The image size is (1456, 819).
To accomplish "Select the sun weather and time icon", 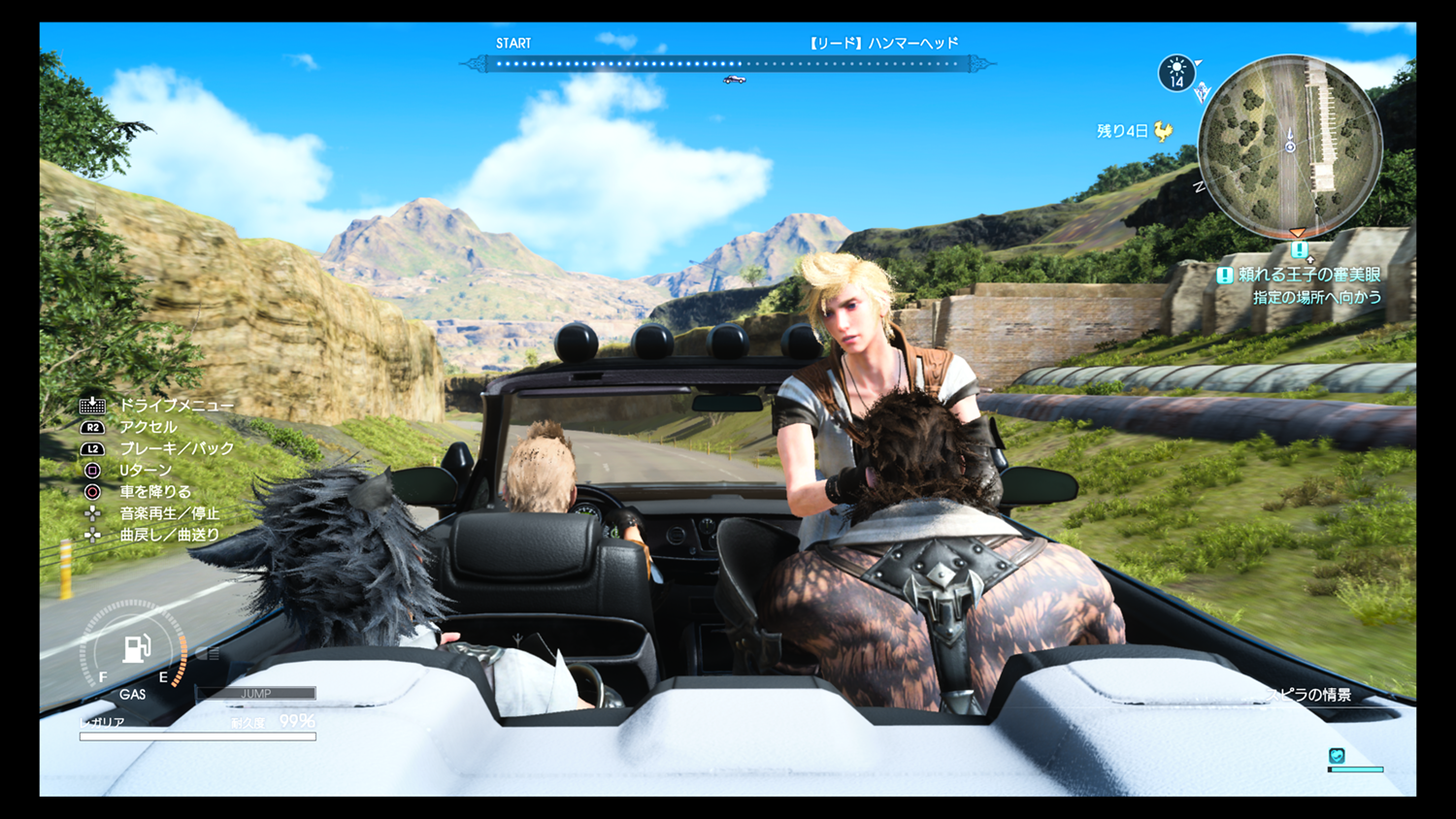I will [1176, 73].
